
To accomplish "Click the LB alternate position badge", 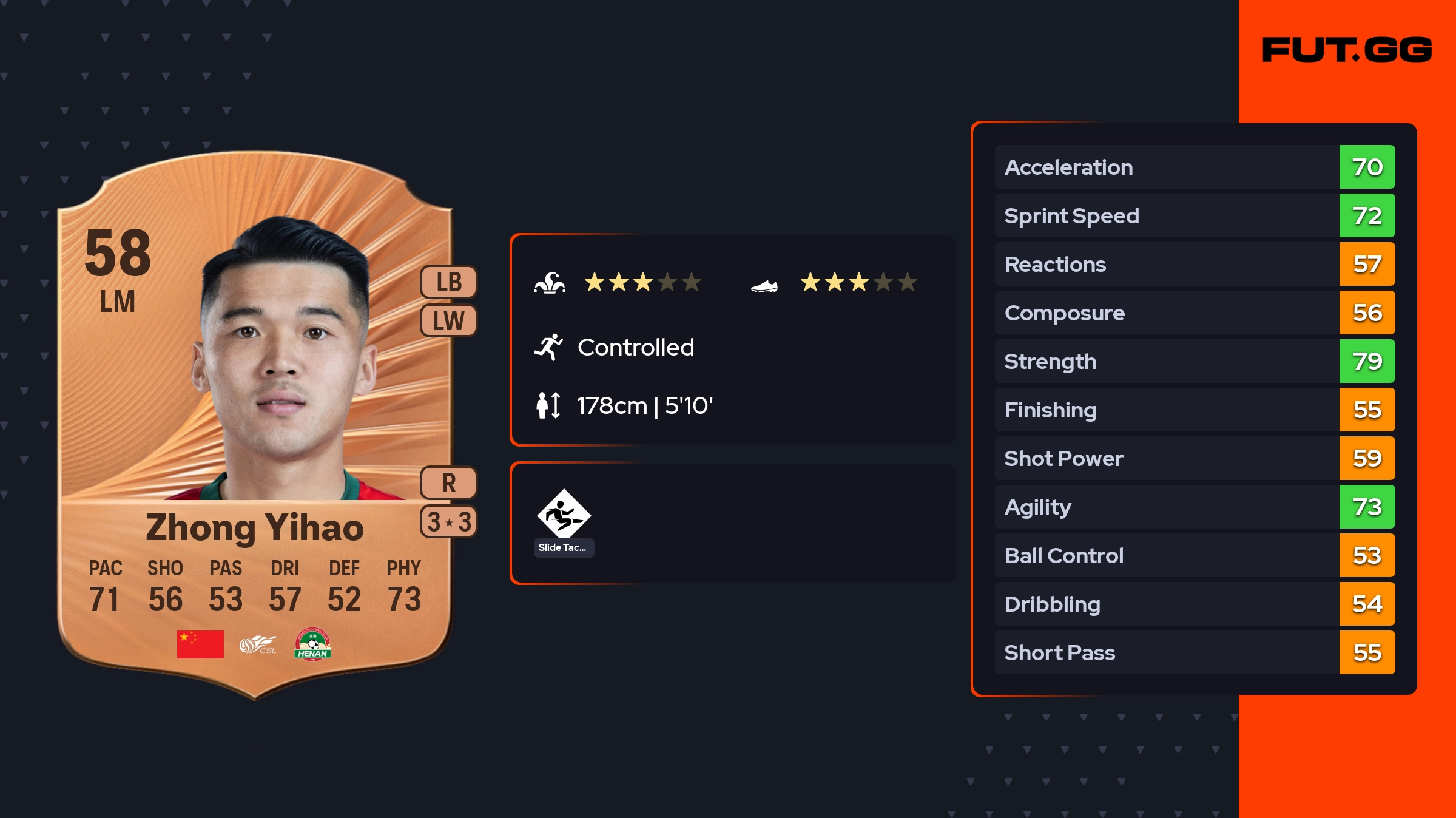I will (x=449, y=282).
